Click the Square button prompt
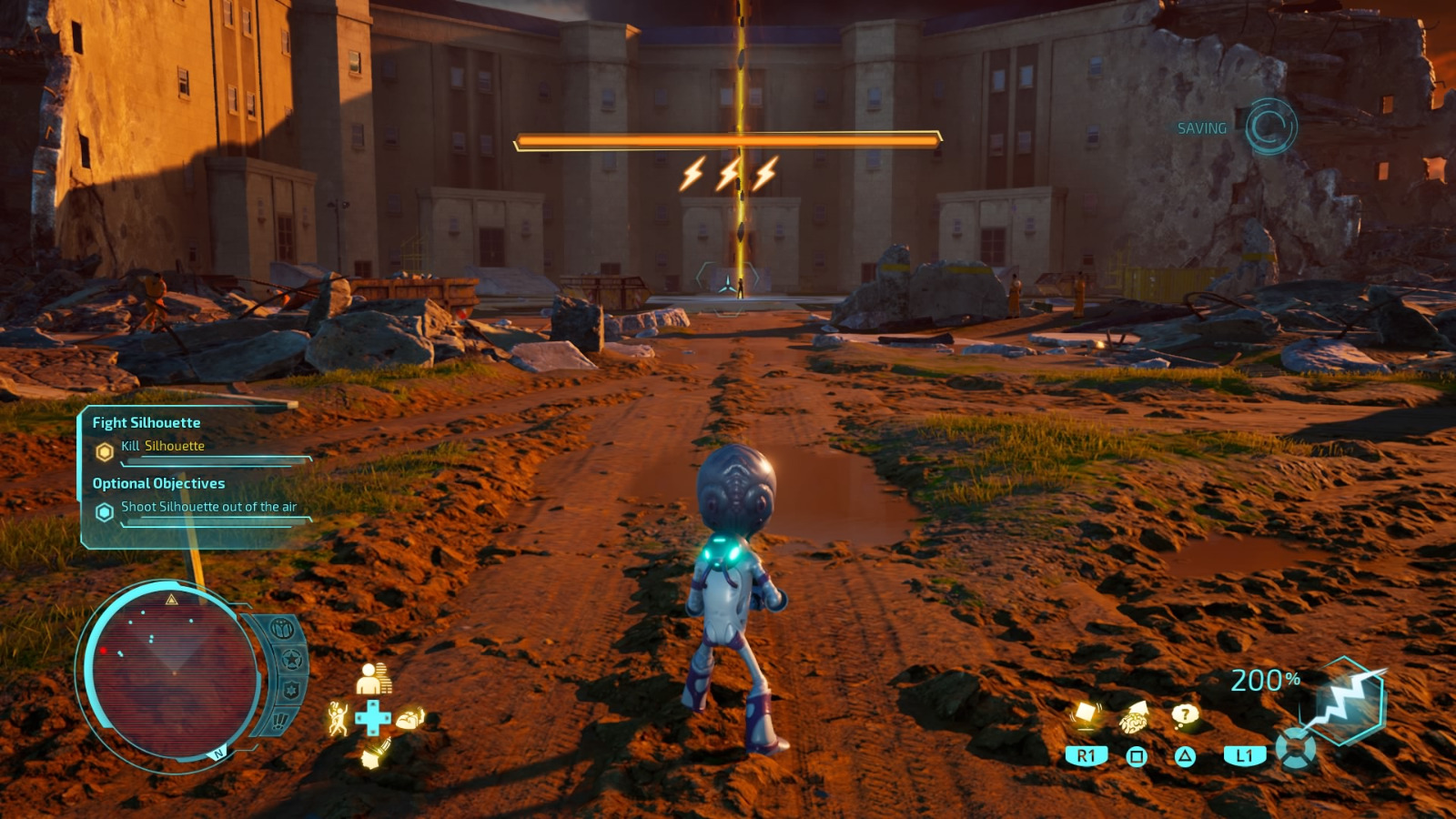 tap(1137, 755)
